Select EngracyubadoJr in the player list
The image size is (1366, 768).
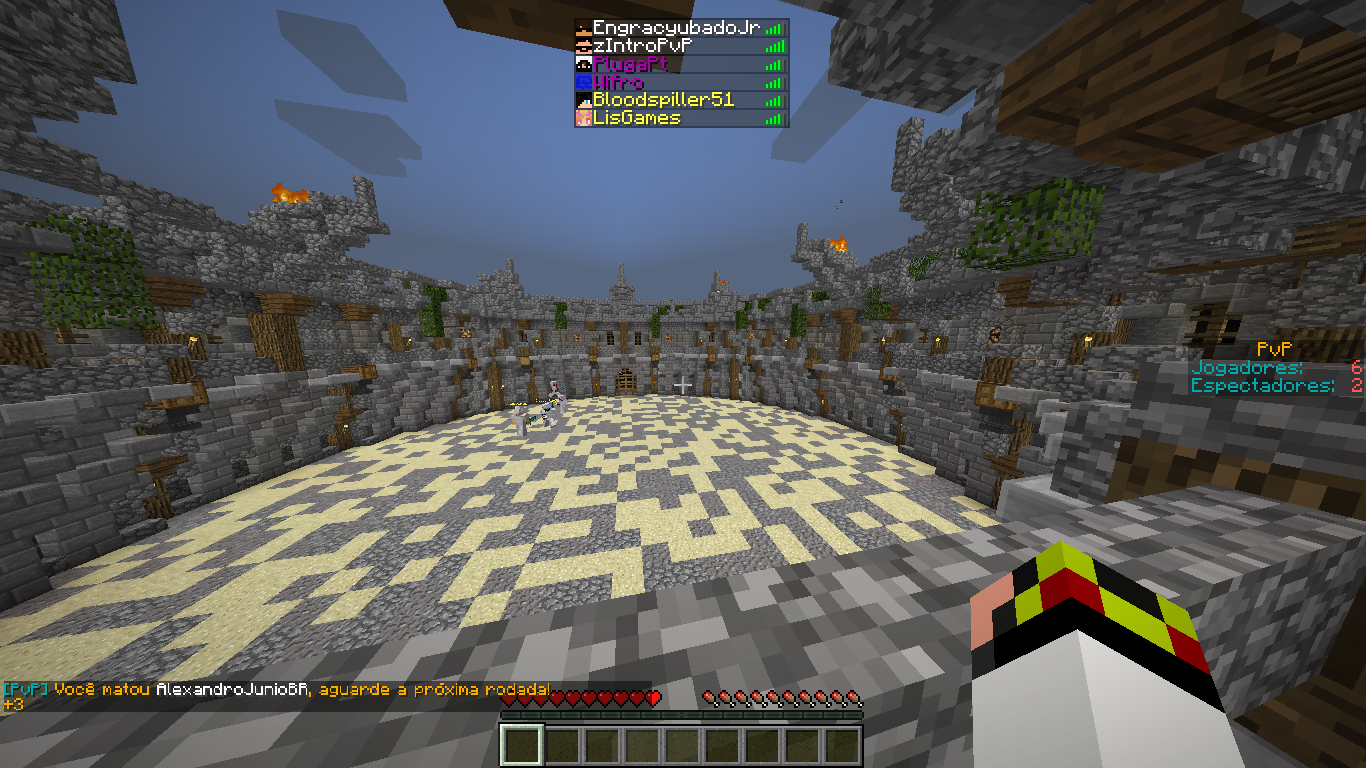click(x=675, y=28)
